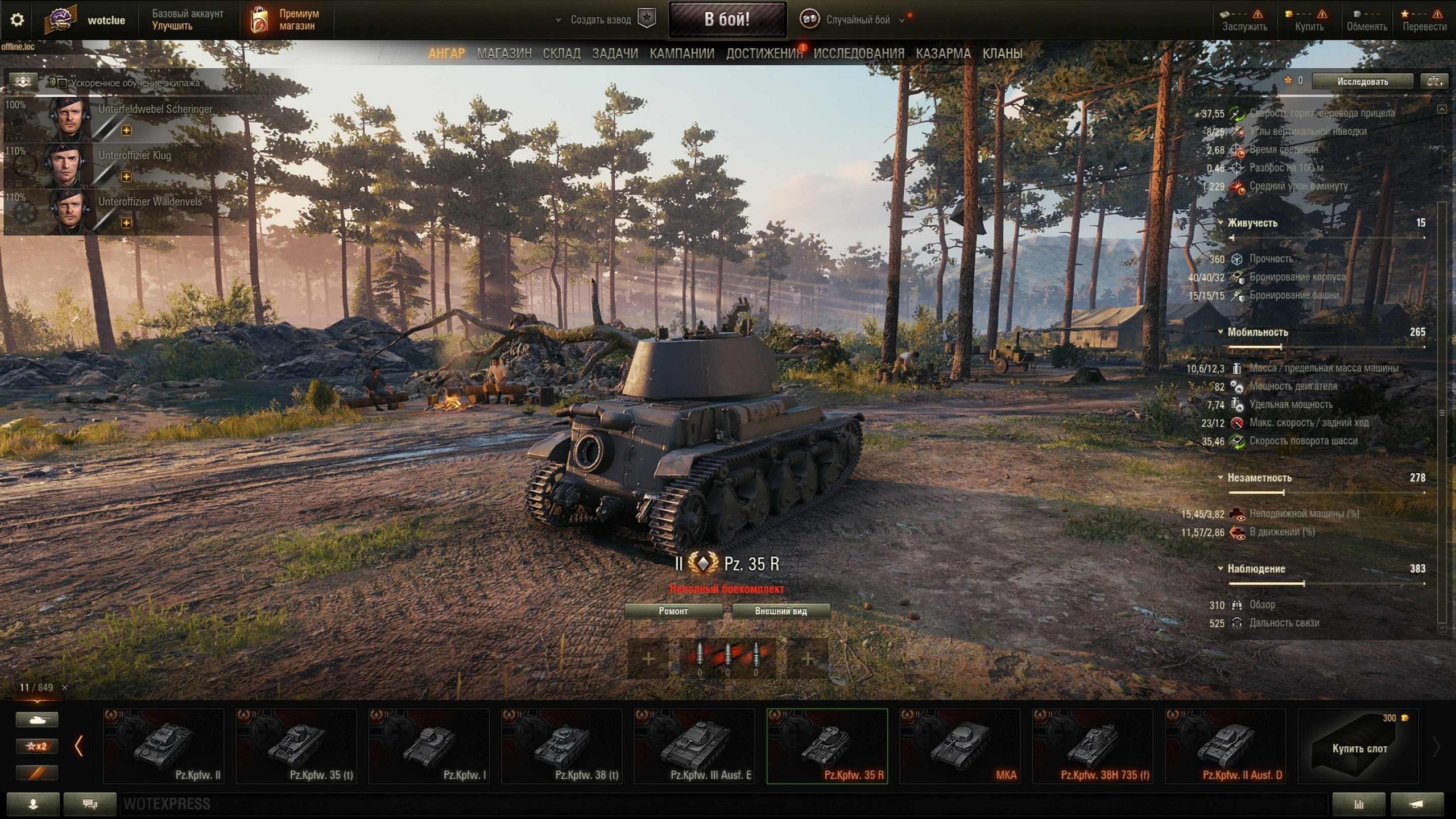
Task: Open the КАЗАРМА tab
Action: point(942,53)
